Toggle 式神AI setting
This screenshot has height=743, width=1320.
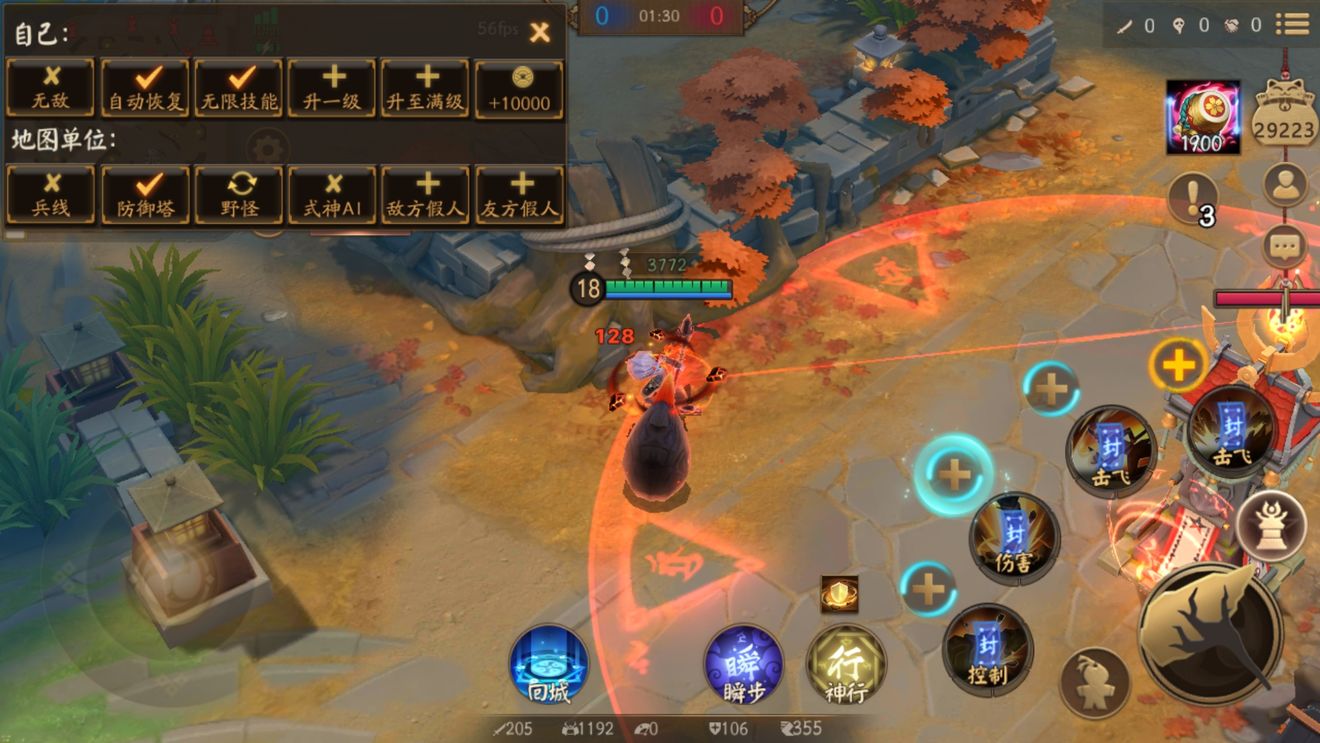pyautogui.click(x=333, y=194)
